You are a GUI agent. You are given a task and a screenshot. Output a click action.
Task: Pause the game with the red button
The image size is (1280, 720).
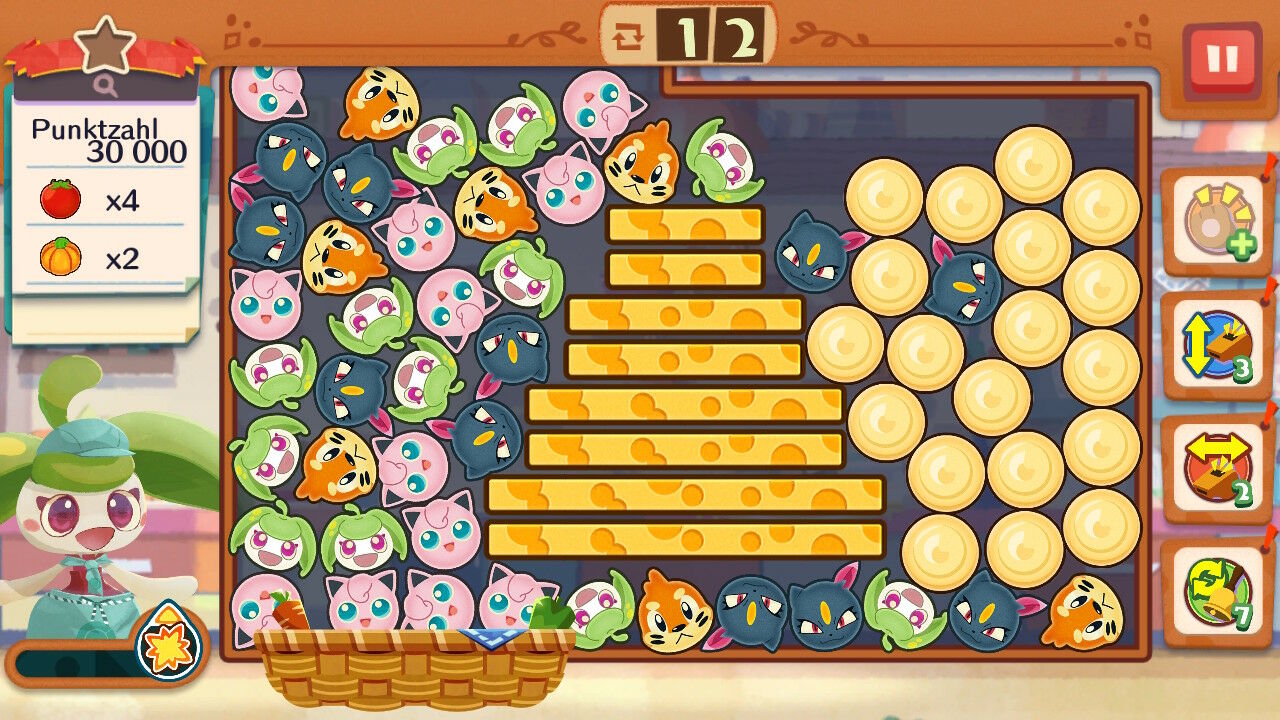(1221, 60)
